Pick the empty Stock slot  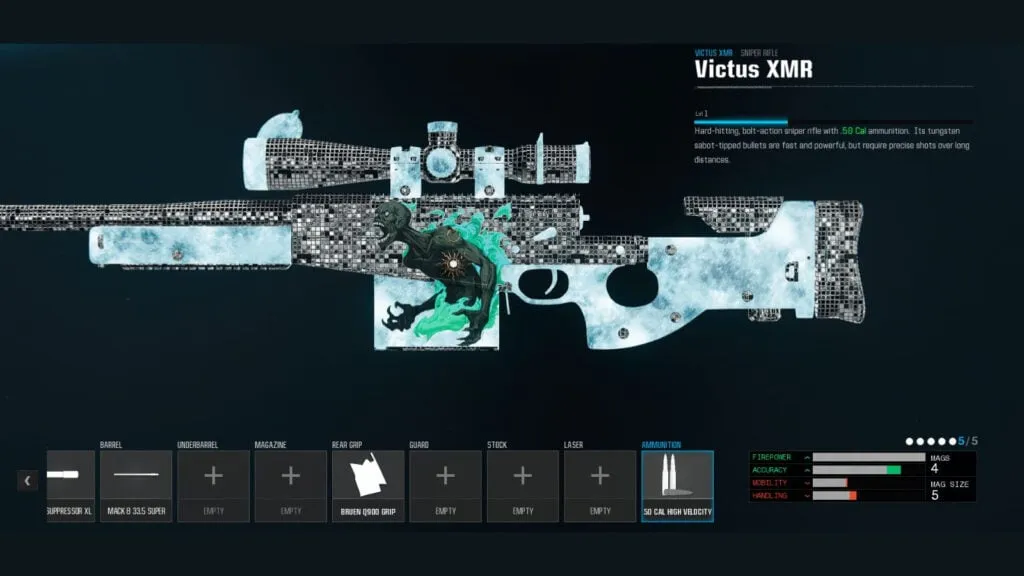522,486
